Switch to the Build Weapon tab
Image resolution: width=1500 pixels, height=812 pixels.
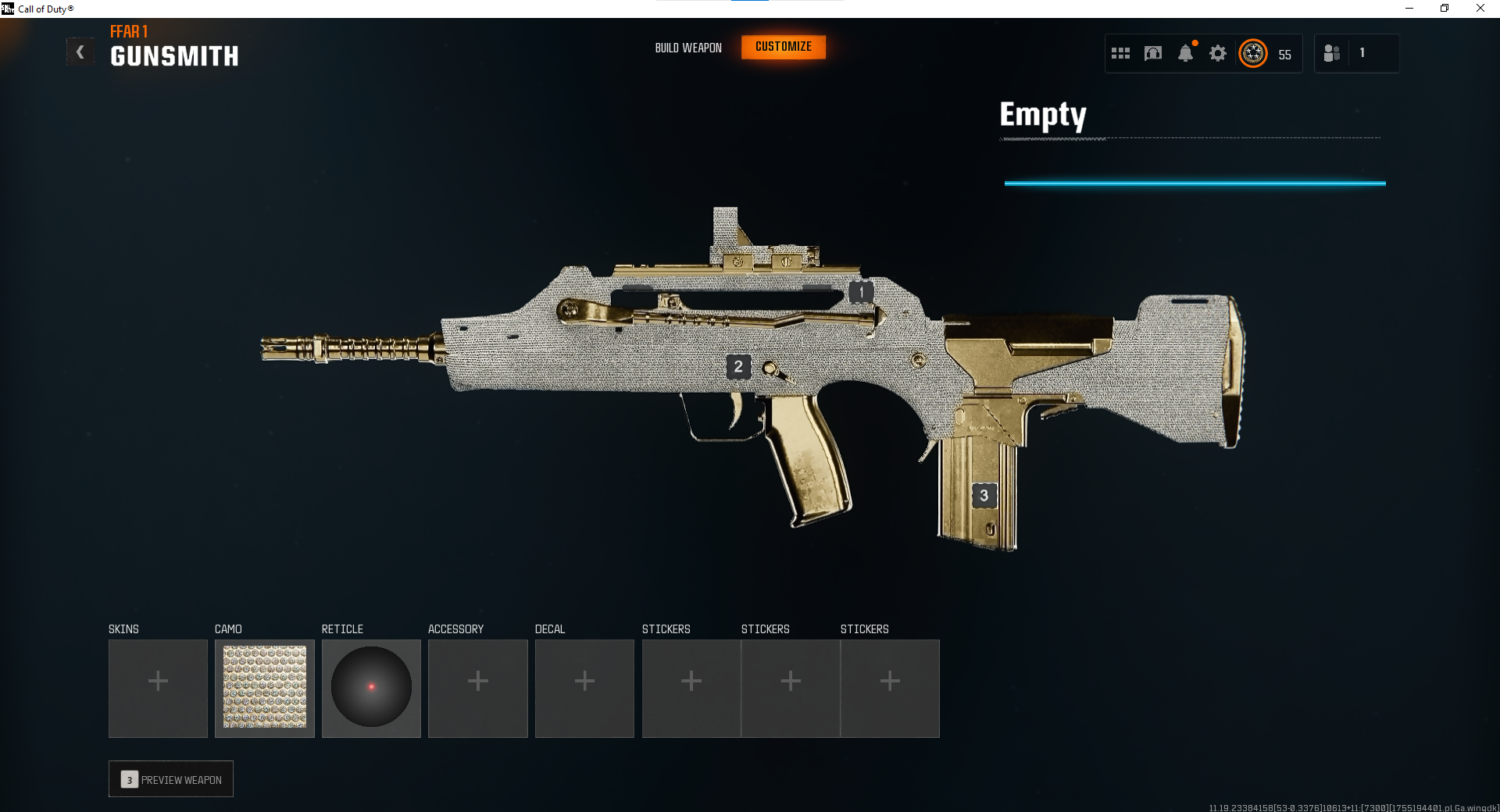tap(688, 48)
